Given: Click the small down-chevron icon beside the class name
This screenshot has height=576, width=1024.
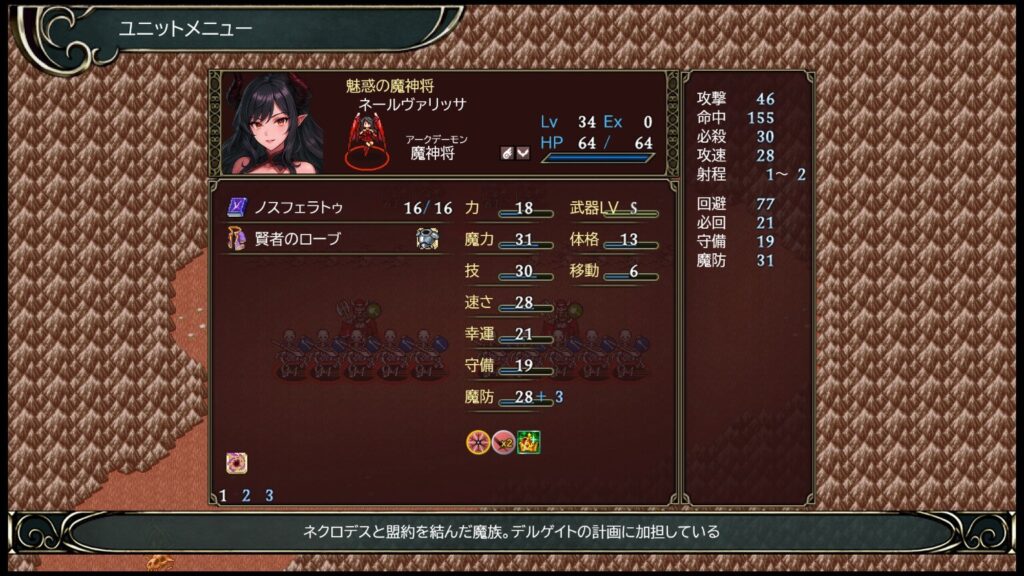Looking at the screenshot, I should coord(522,153).
